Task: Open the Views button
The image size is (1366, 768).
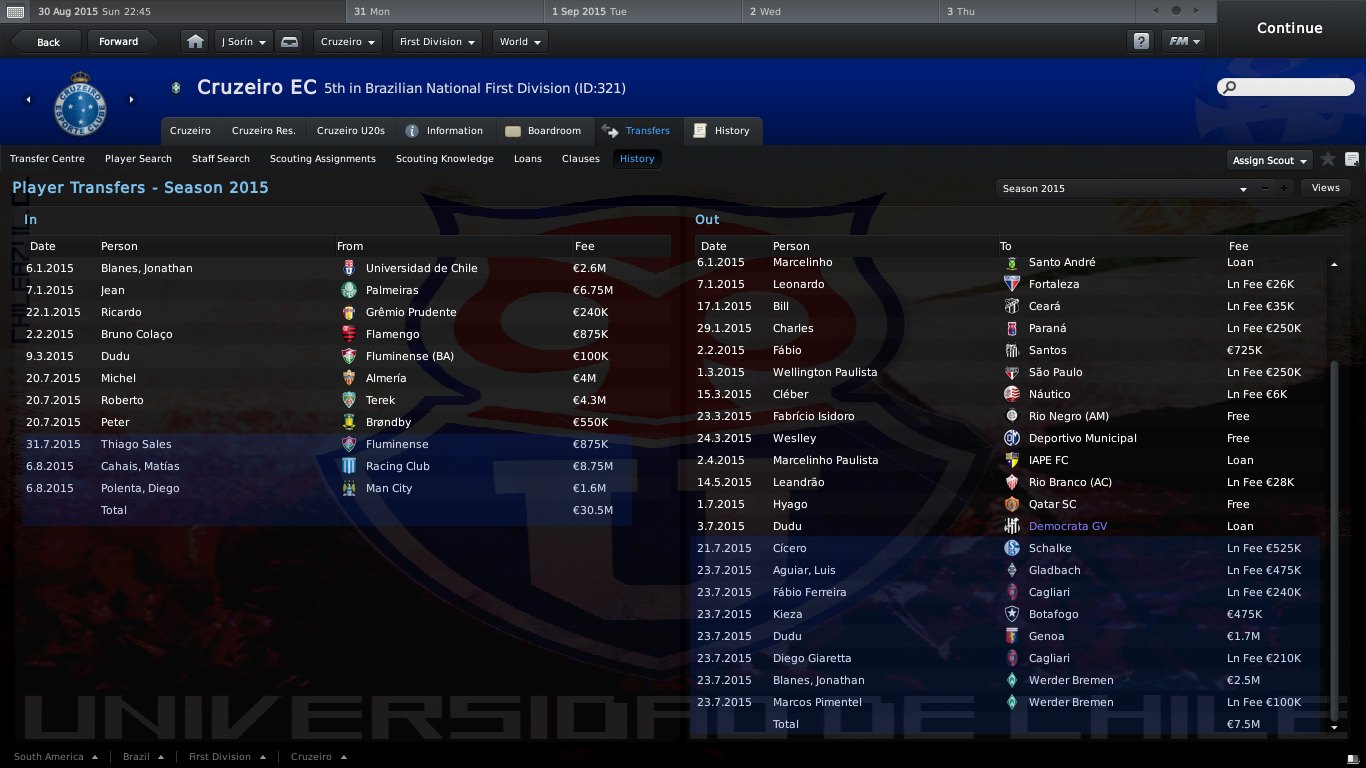Action: click(1325, 188)
